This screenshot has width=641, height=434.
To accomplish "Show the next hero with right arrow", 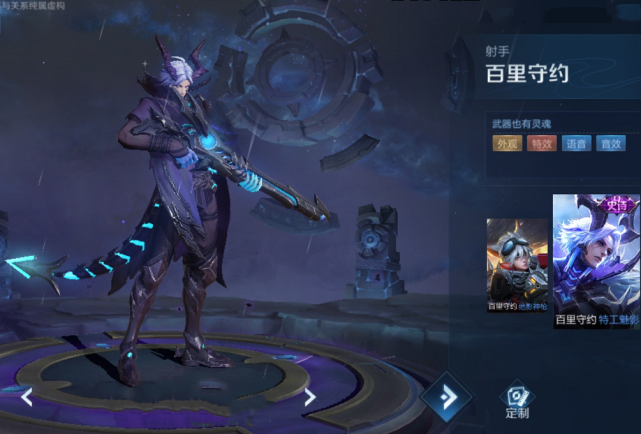I will 310,397.
